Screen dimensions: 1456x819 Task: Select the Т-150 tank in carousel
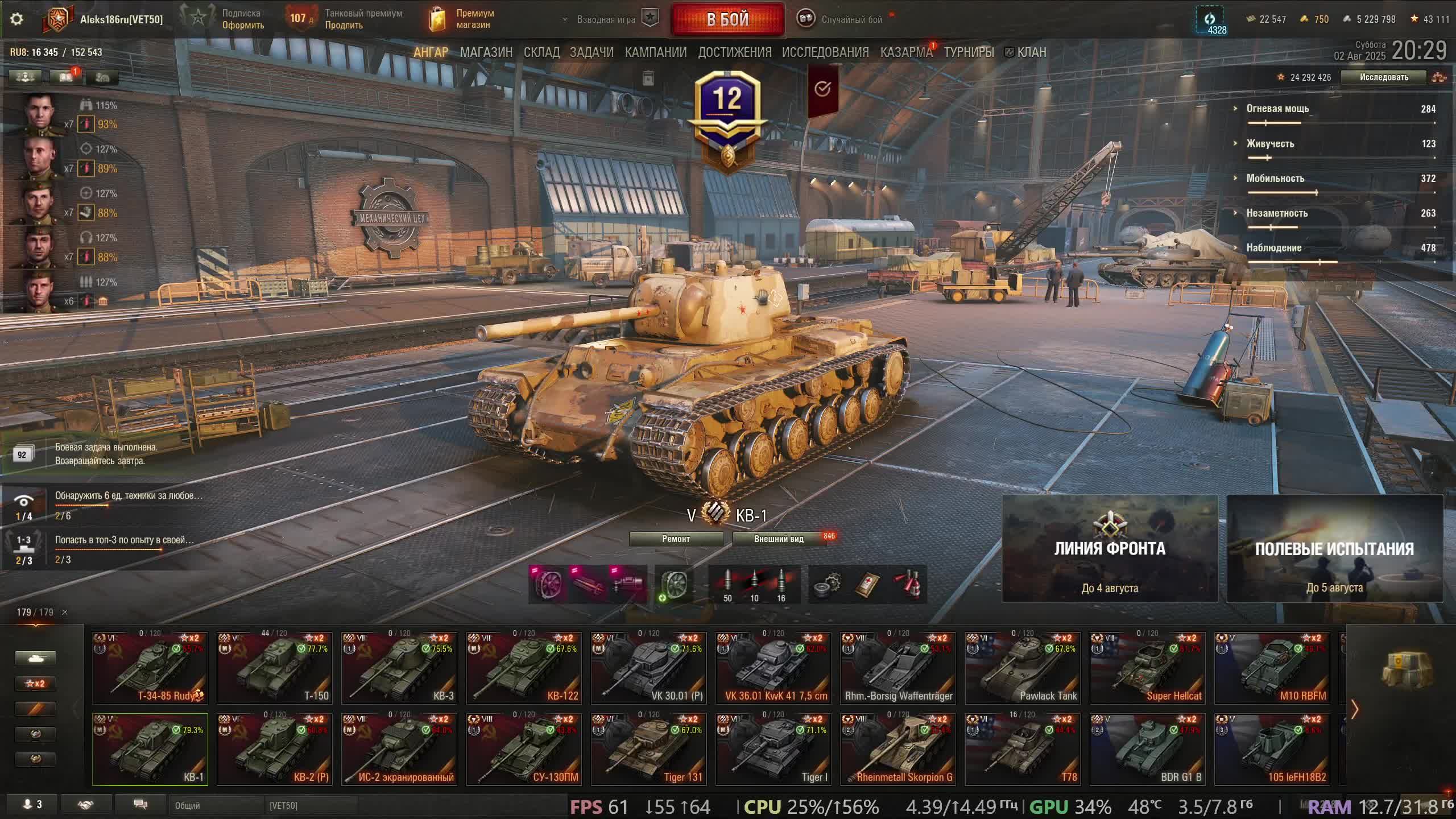tap(274, 668)
